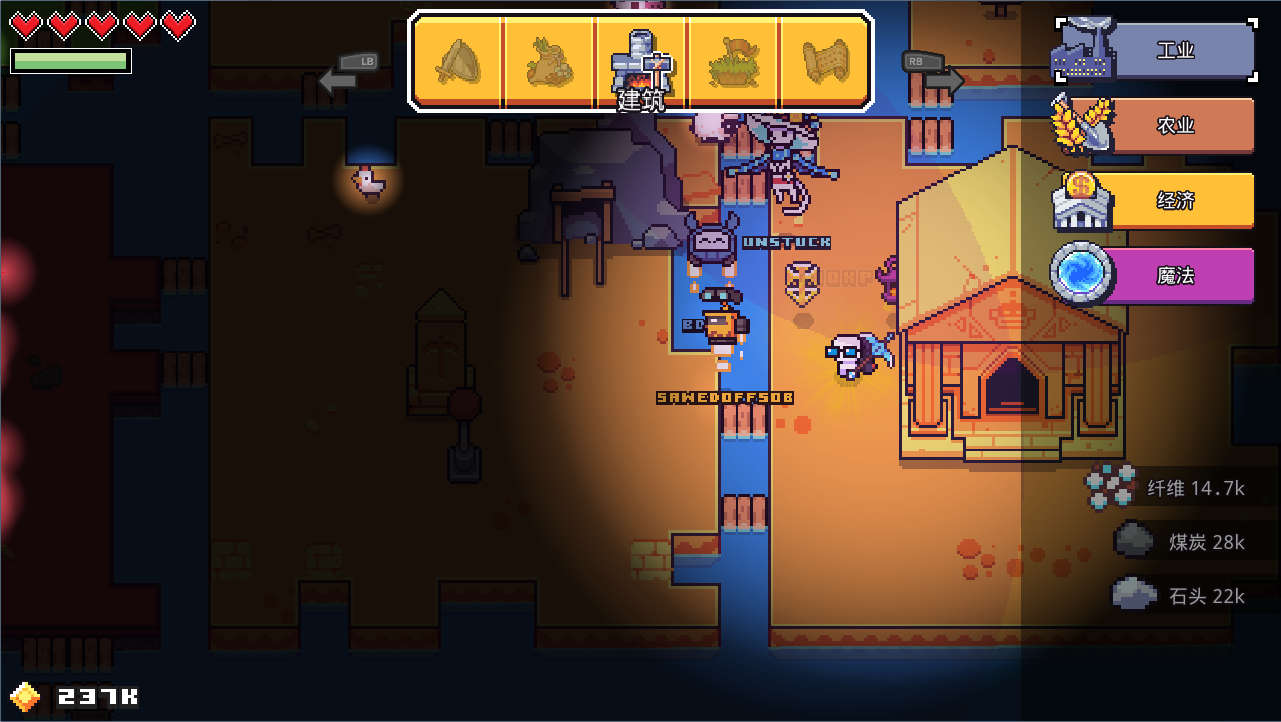Select the supply sack category icon
Viewport: 1281px width, 722px height.
click(549, 62)
